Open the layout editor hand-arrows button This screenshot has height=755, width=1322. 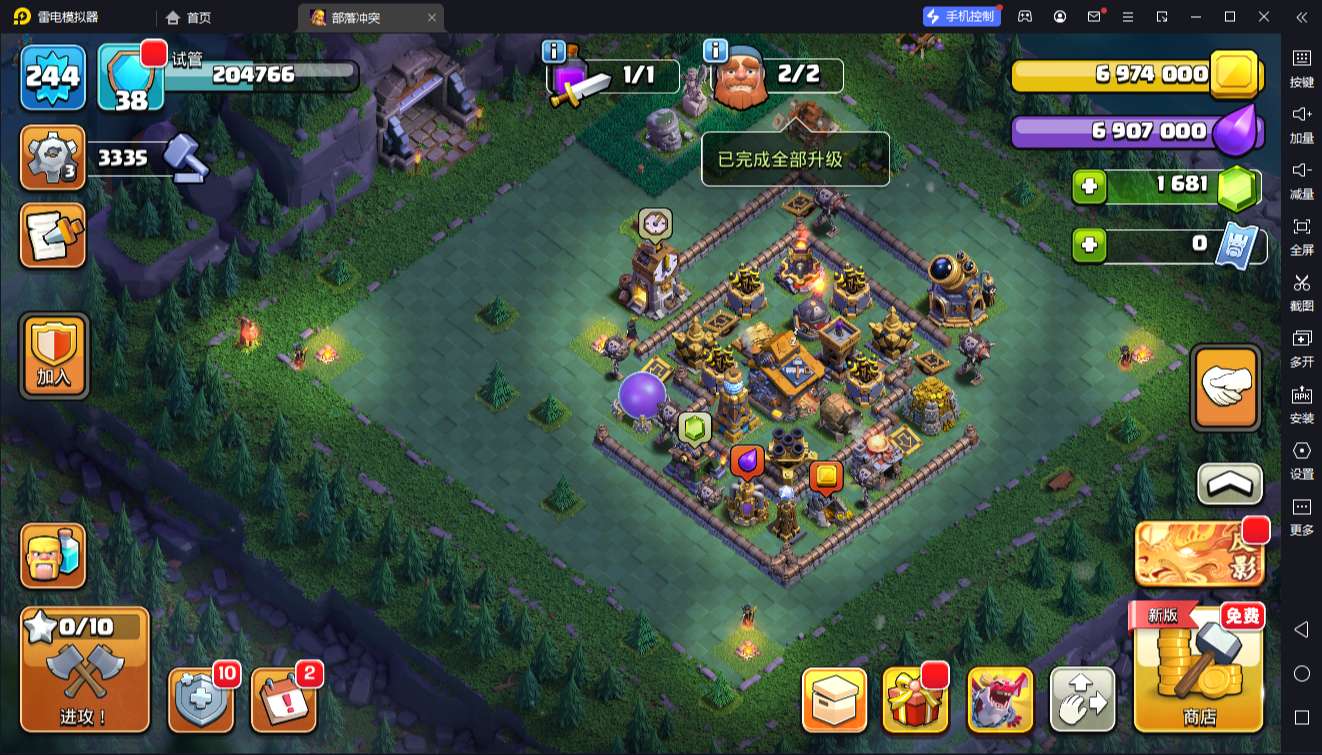(1082, 699)
